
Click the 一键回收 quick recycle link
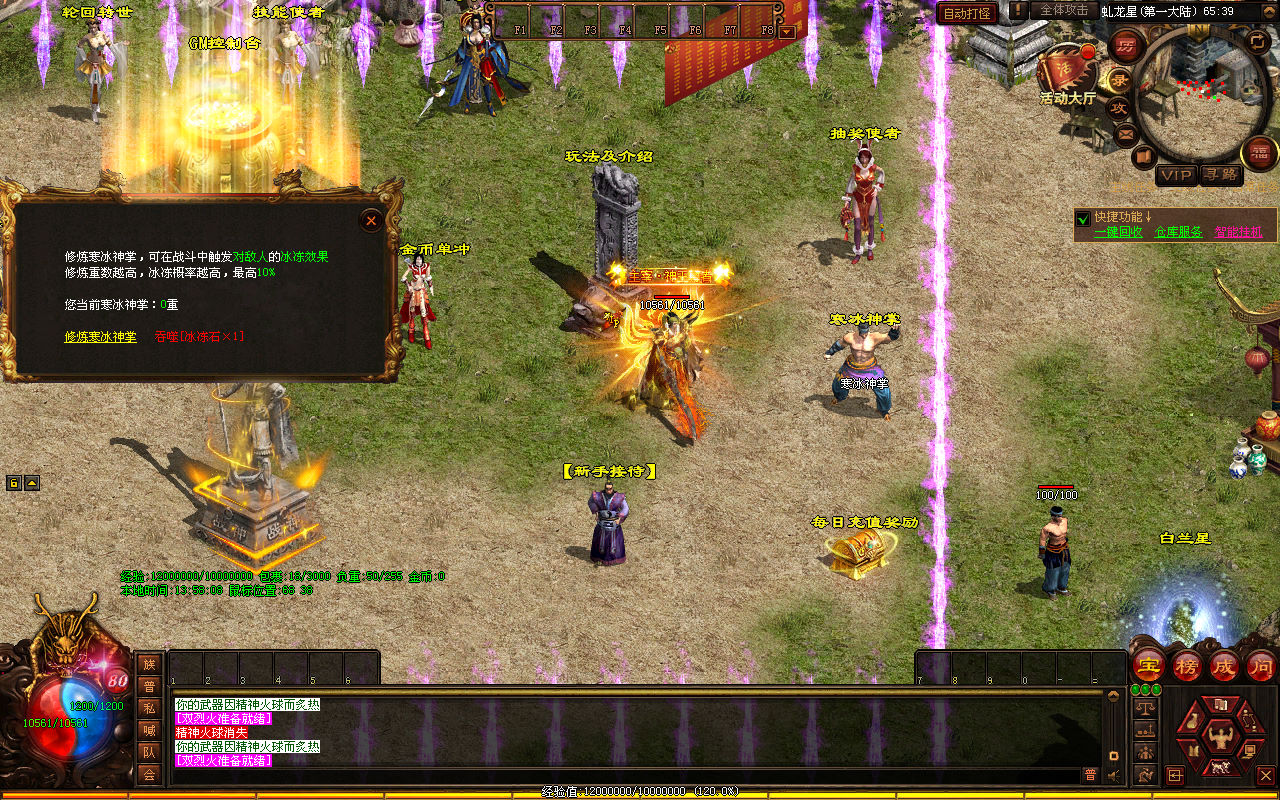(x=1118, y=232)
